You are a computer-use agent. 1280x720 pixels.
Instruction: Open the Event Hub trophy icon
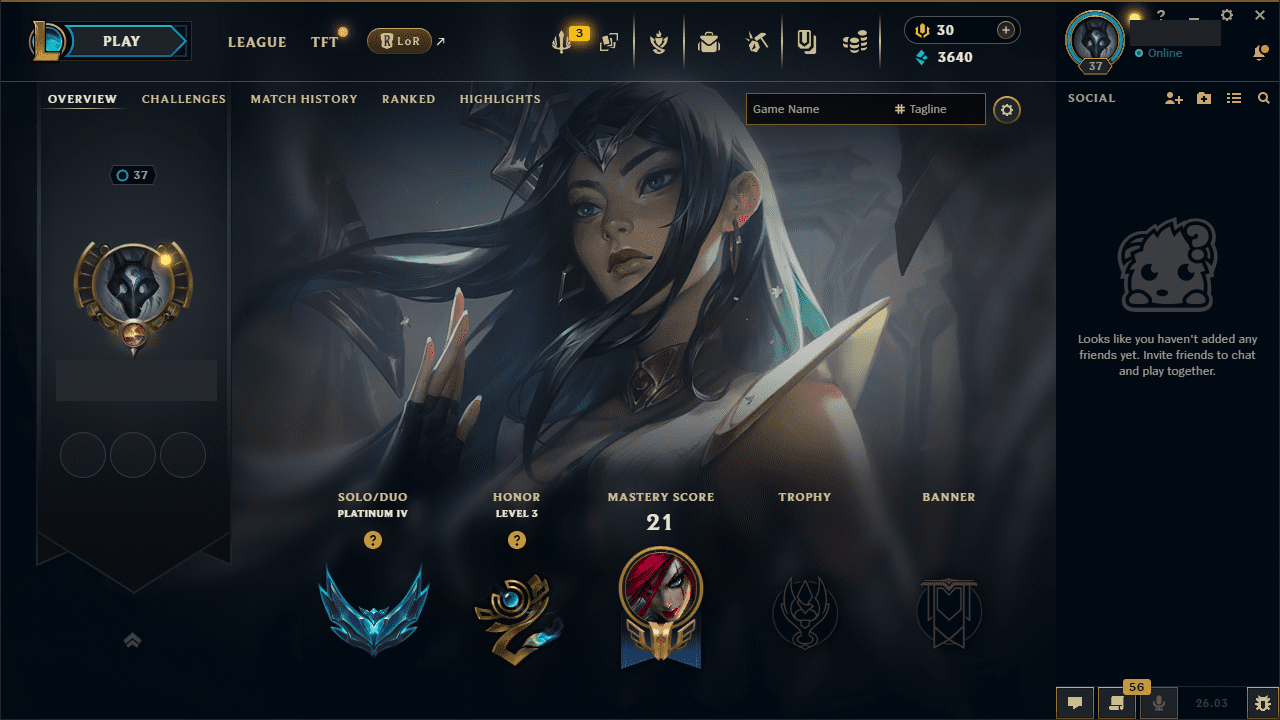tap(660, 41)
